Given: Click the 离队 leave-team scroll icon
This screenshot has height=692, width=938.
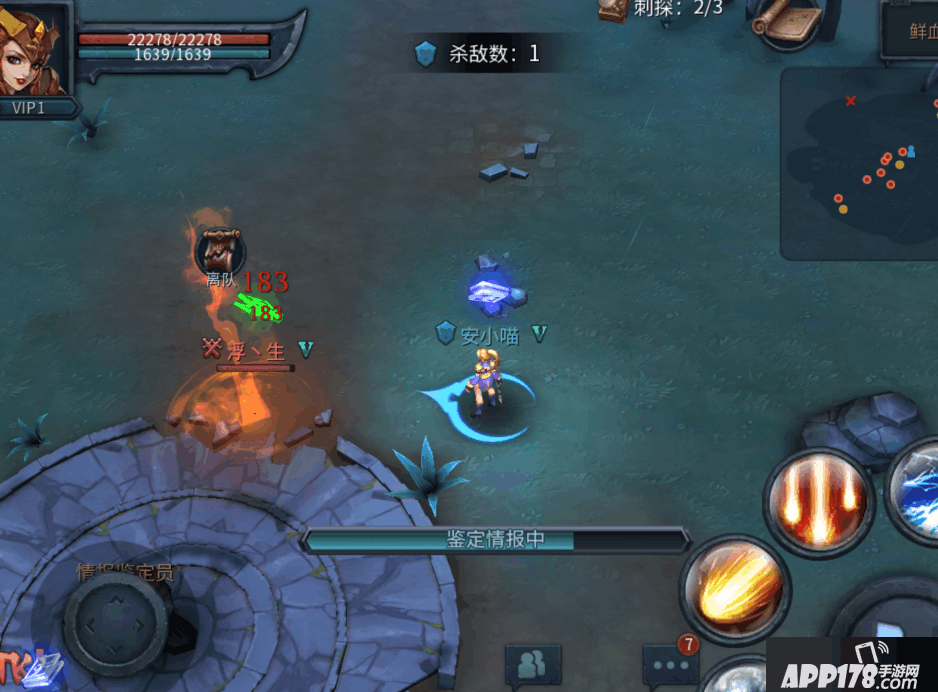Looking at the screenshot, I should pyautogui.click(x=219, y=250).
